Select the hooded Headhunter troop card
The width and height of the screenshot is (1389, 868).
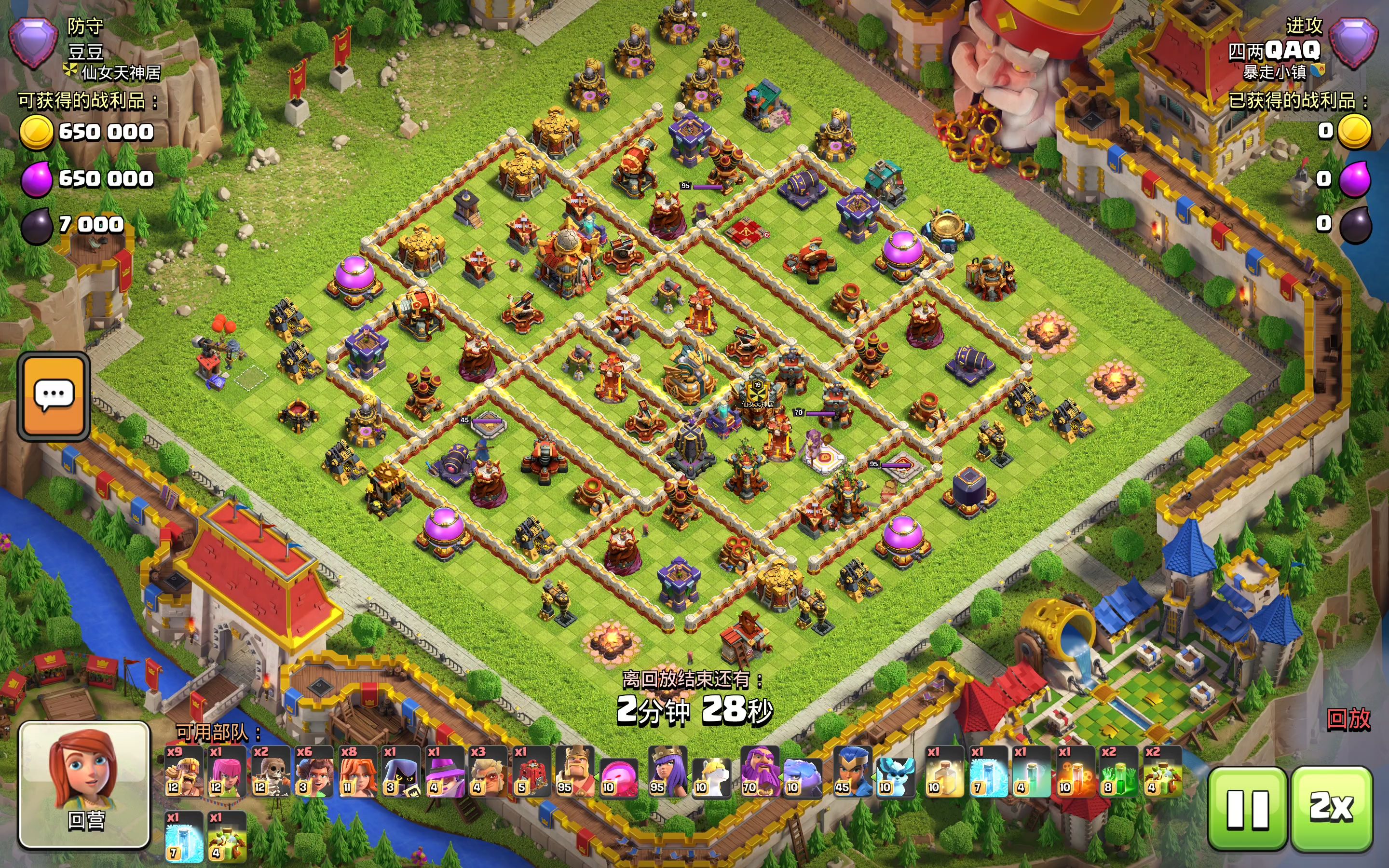pos(401,772)
